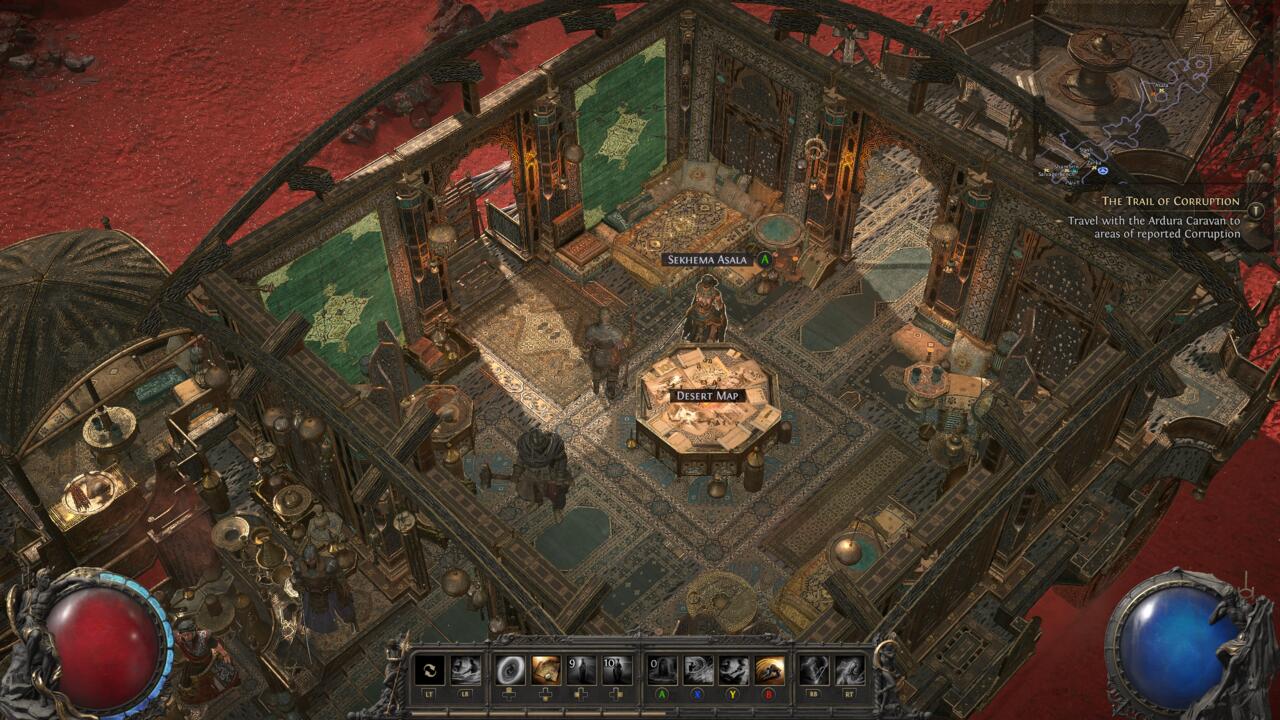
Task: Click the Sekhema Asala name label
Action: click(705, 260)
